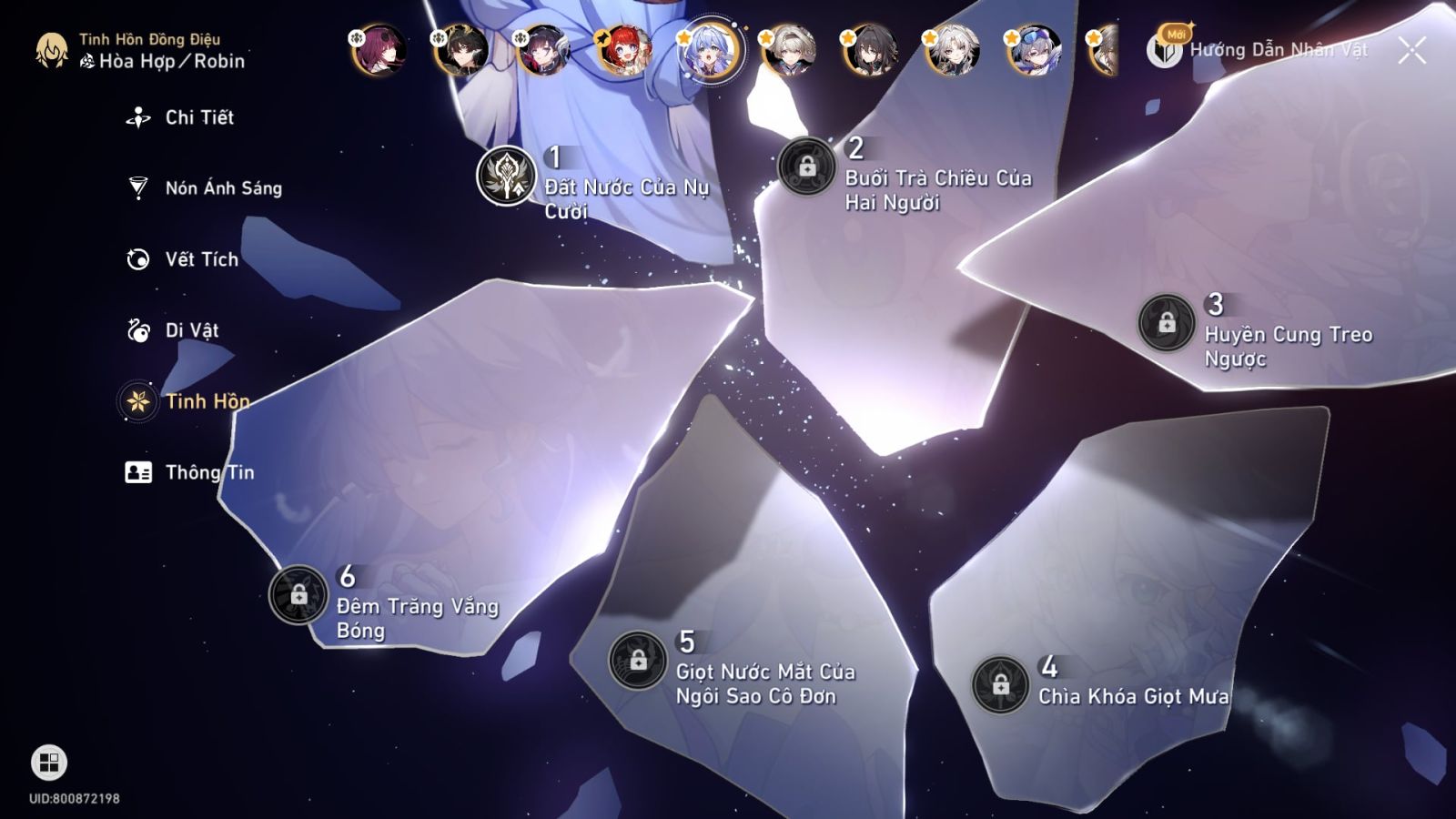The image size is (1456, 819).
Task: Select the Thông Tin card icon
Action: coord(136,471)
